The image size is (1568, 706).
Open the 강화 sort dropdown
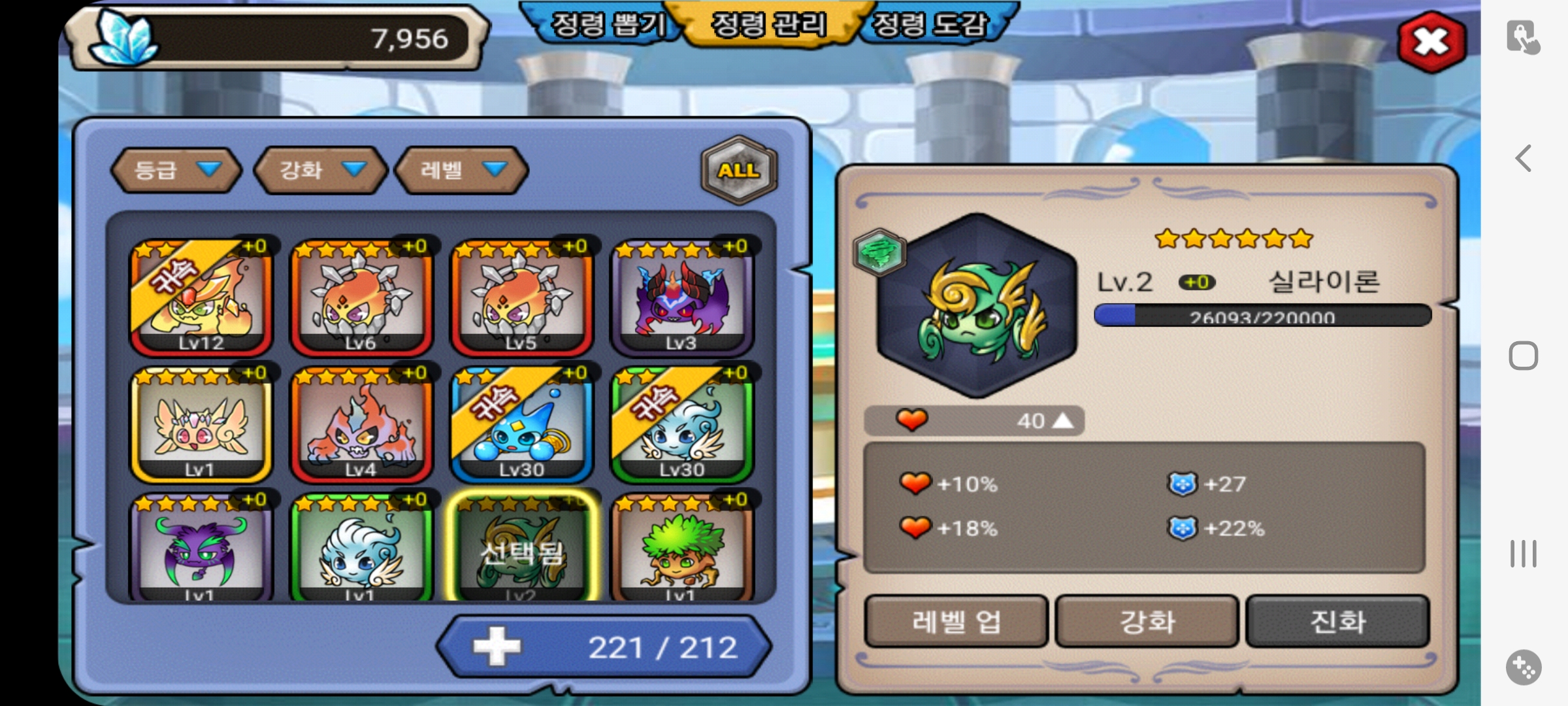(x=320, y=171)
